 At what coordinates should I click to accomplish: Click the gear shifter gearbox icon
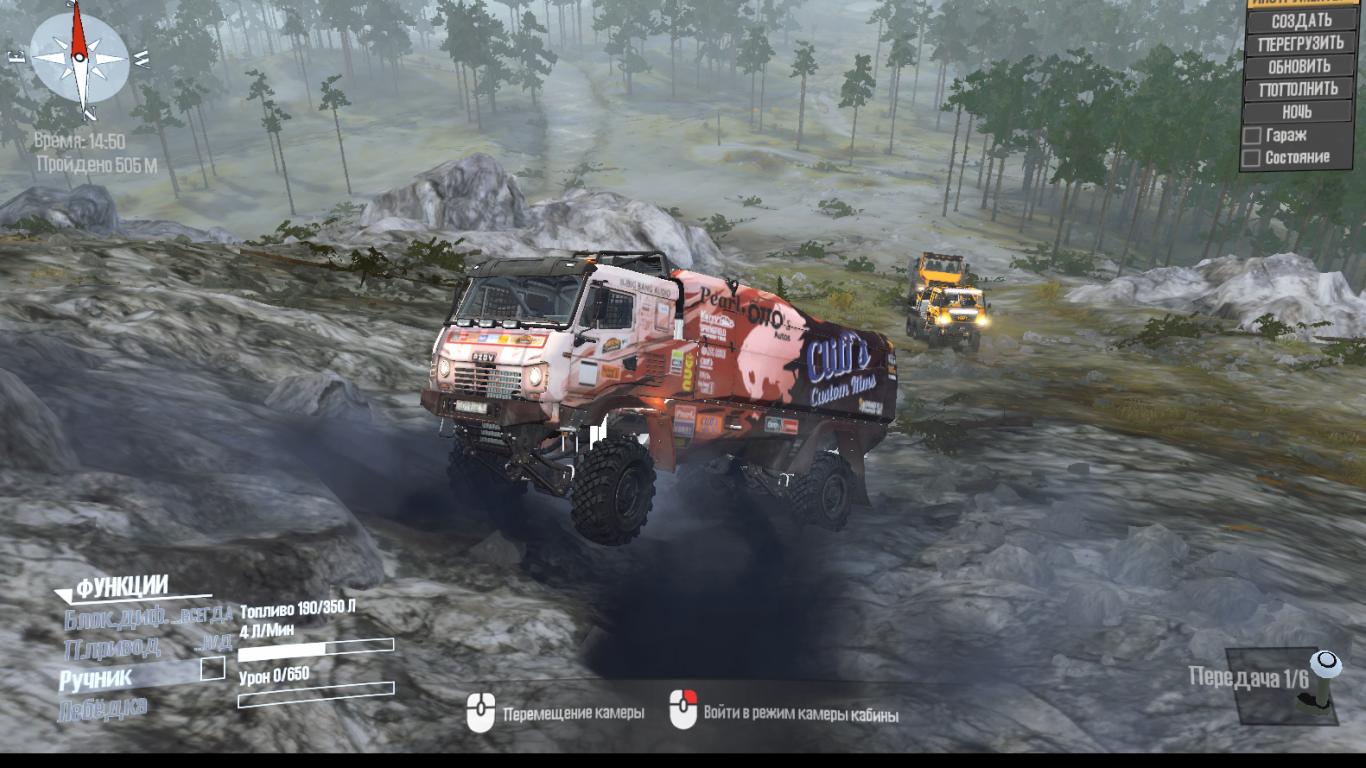1322,683
